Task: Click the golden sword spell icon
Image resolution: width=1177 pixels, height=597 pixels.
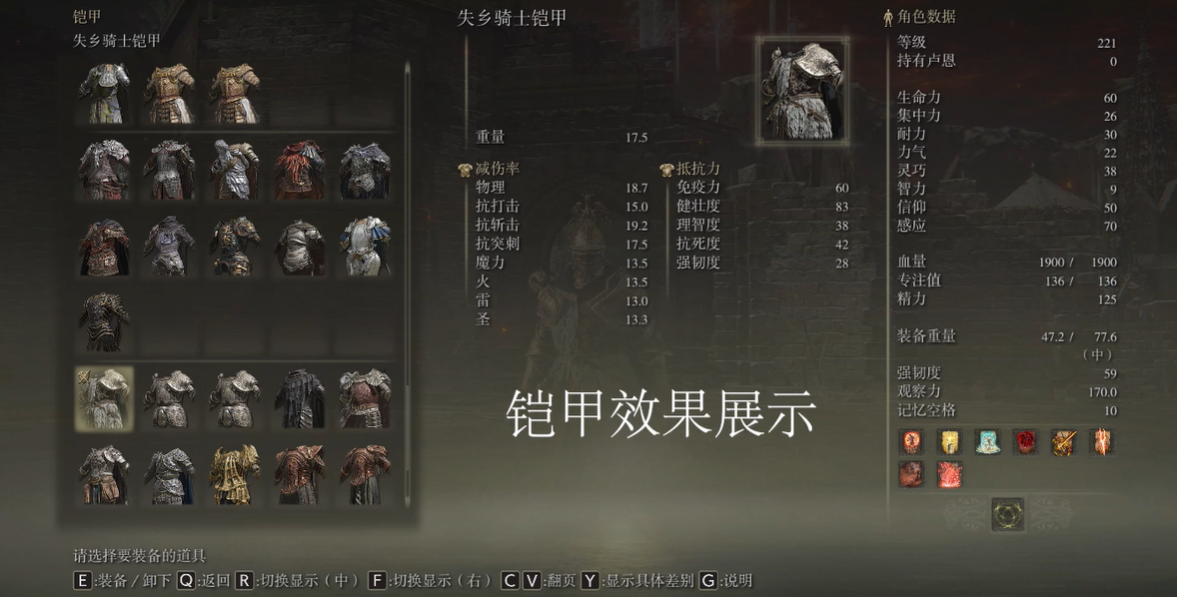Action: (x=1063, y=441)
